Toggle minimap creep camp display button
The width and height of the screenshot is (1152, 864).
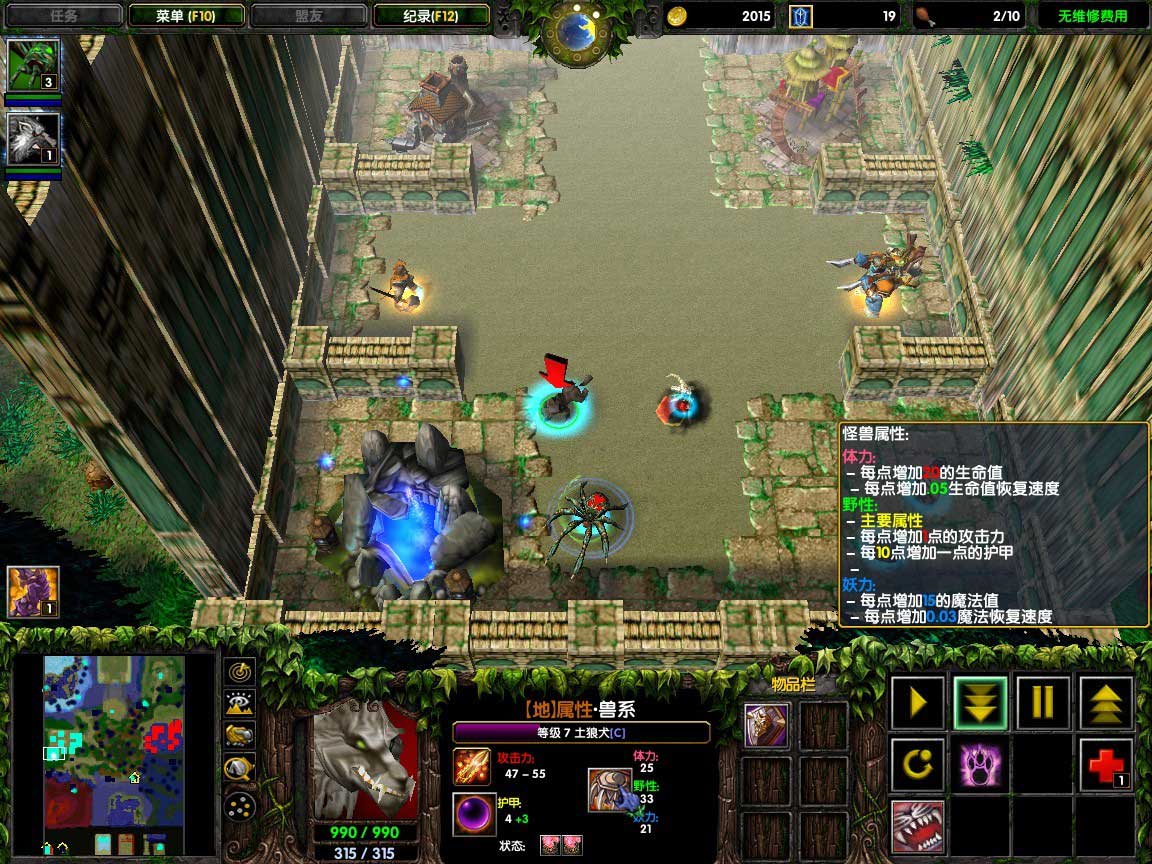[240, 769]
